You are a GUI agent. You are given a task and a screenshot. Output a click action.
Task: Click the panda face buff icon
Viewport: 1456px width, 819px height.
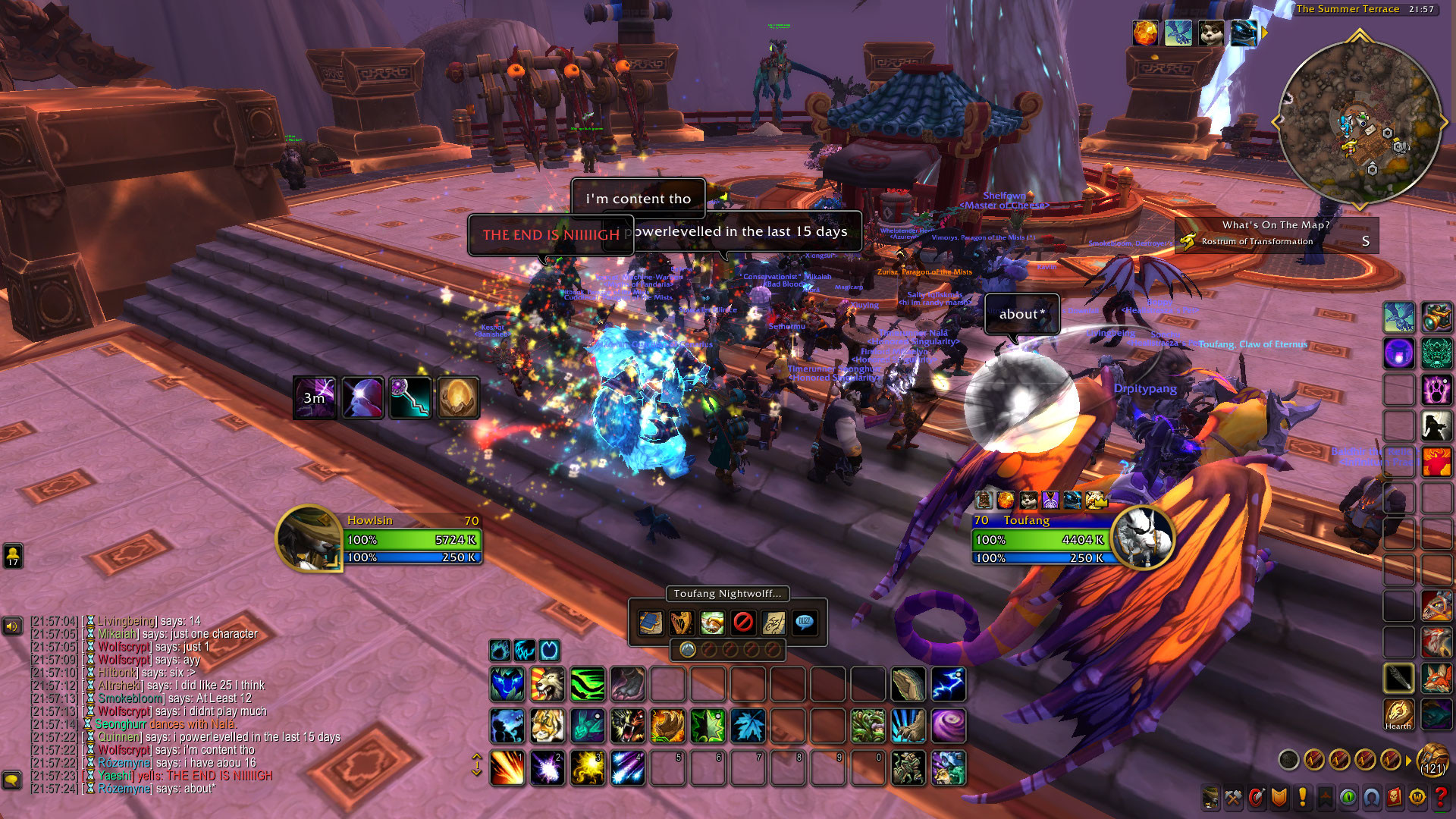(1210, 33)
